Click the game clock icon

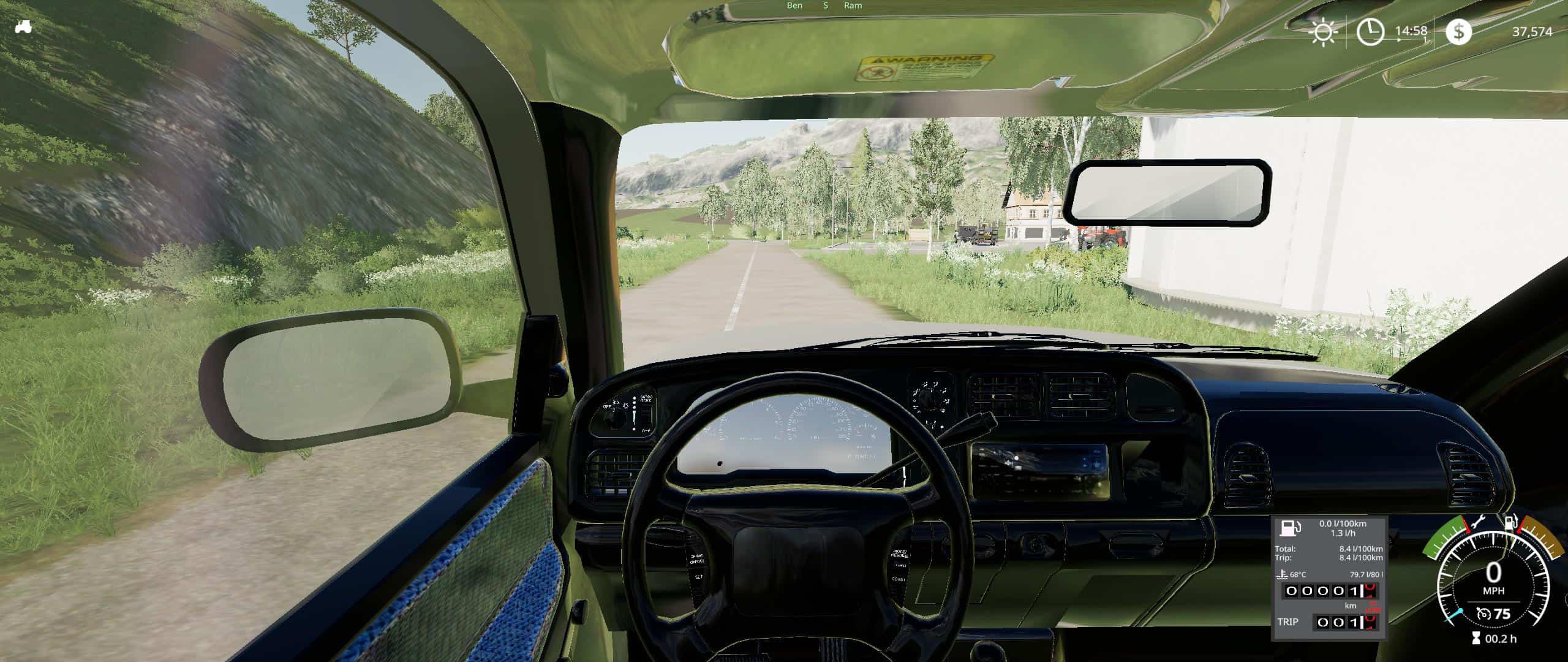(x=1370, y=31)
